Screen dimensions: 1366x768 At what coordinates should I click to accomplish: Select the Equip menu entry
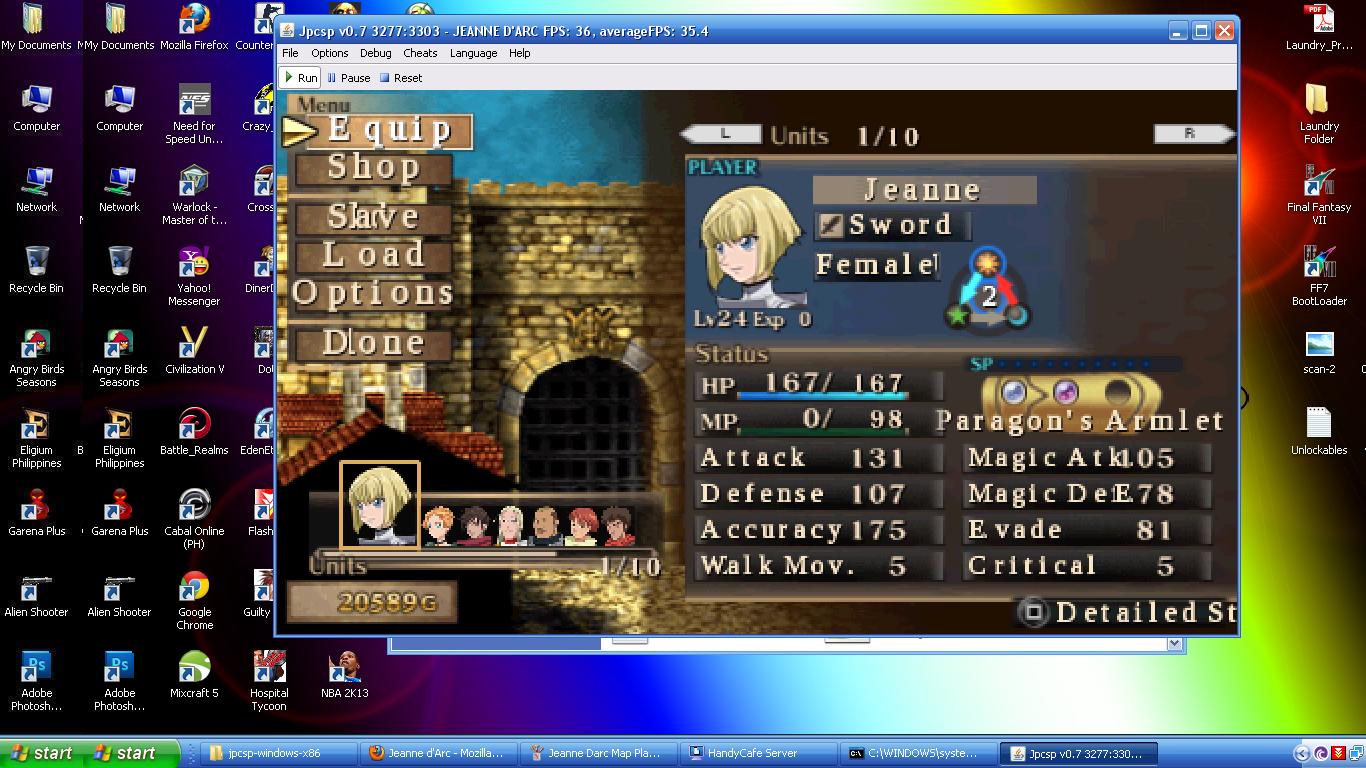[x=388, y=130]
